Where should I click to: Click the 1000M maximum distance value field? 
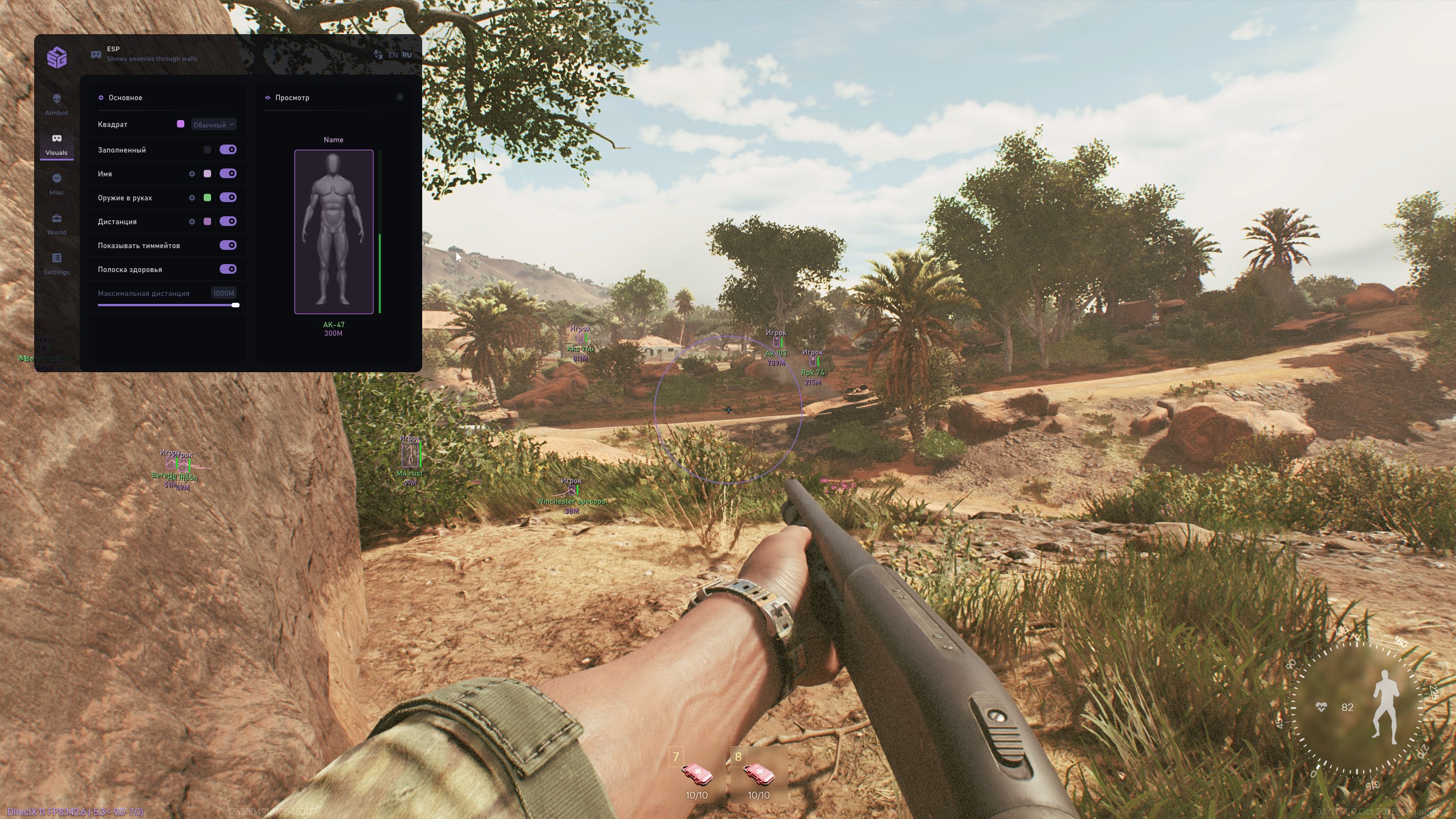223,293
